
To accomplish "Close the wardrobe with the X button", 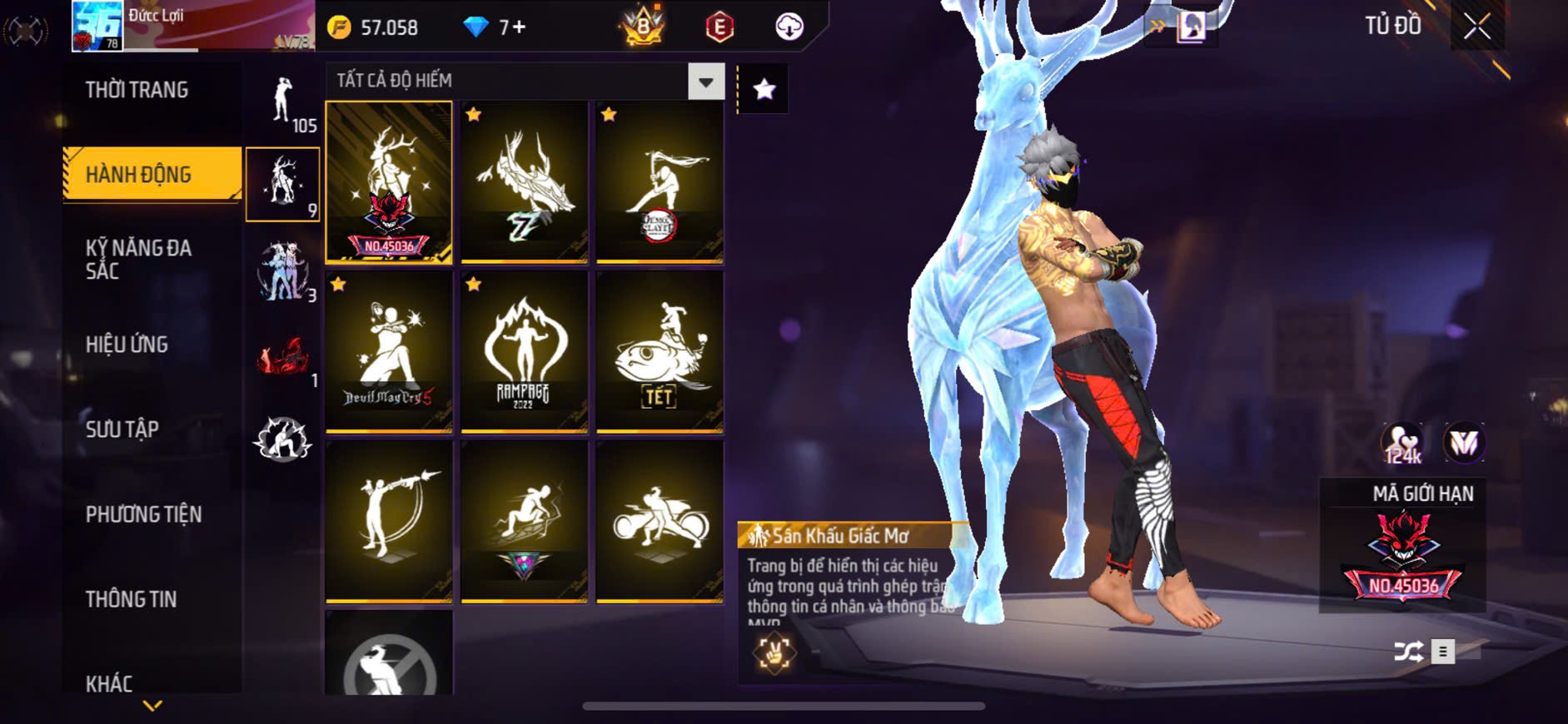I will tap(1476, 27).
